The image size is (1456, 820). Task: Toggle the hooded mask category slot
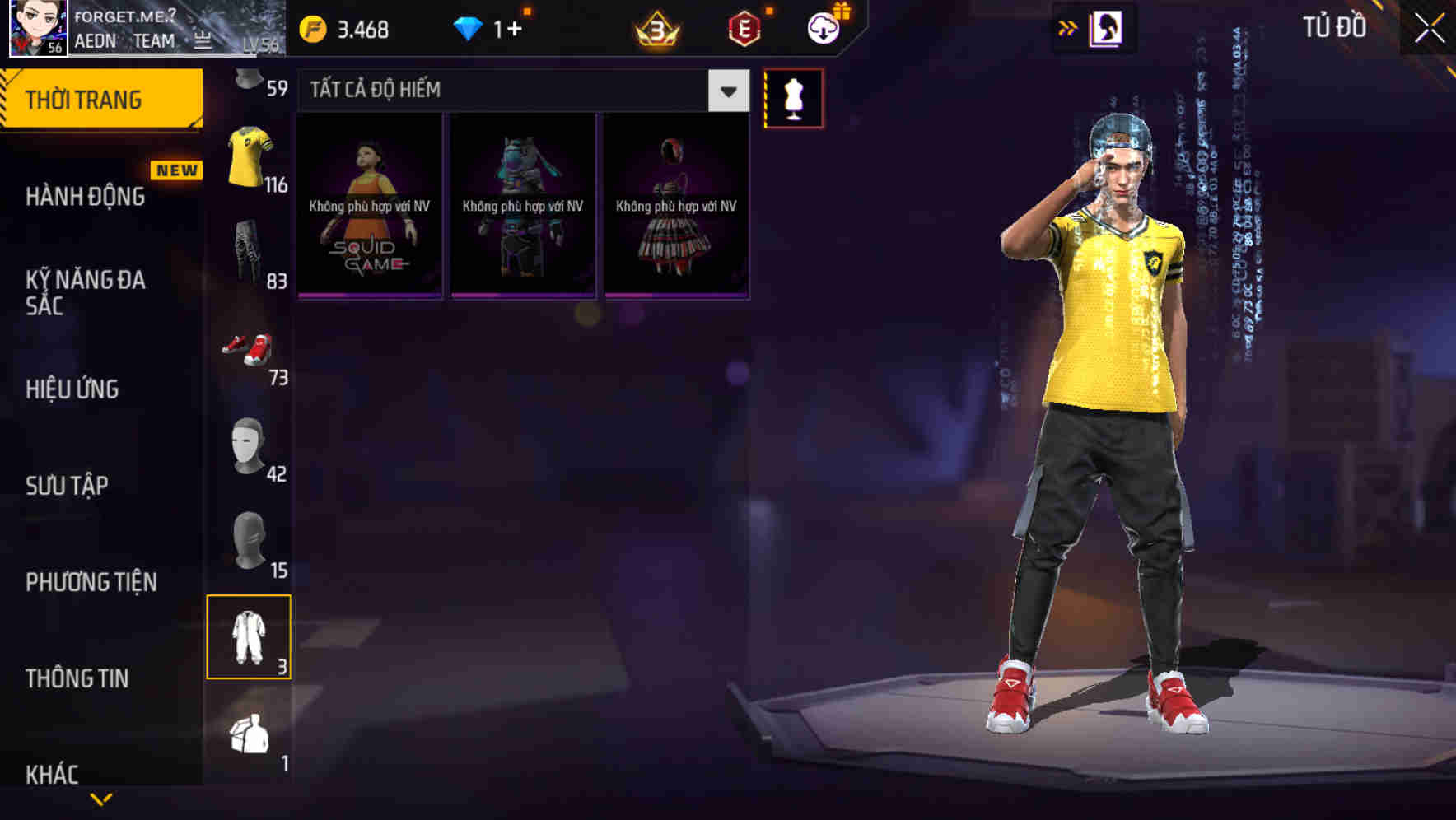(x=247, y=539)
